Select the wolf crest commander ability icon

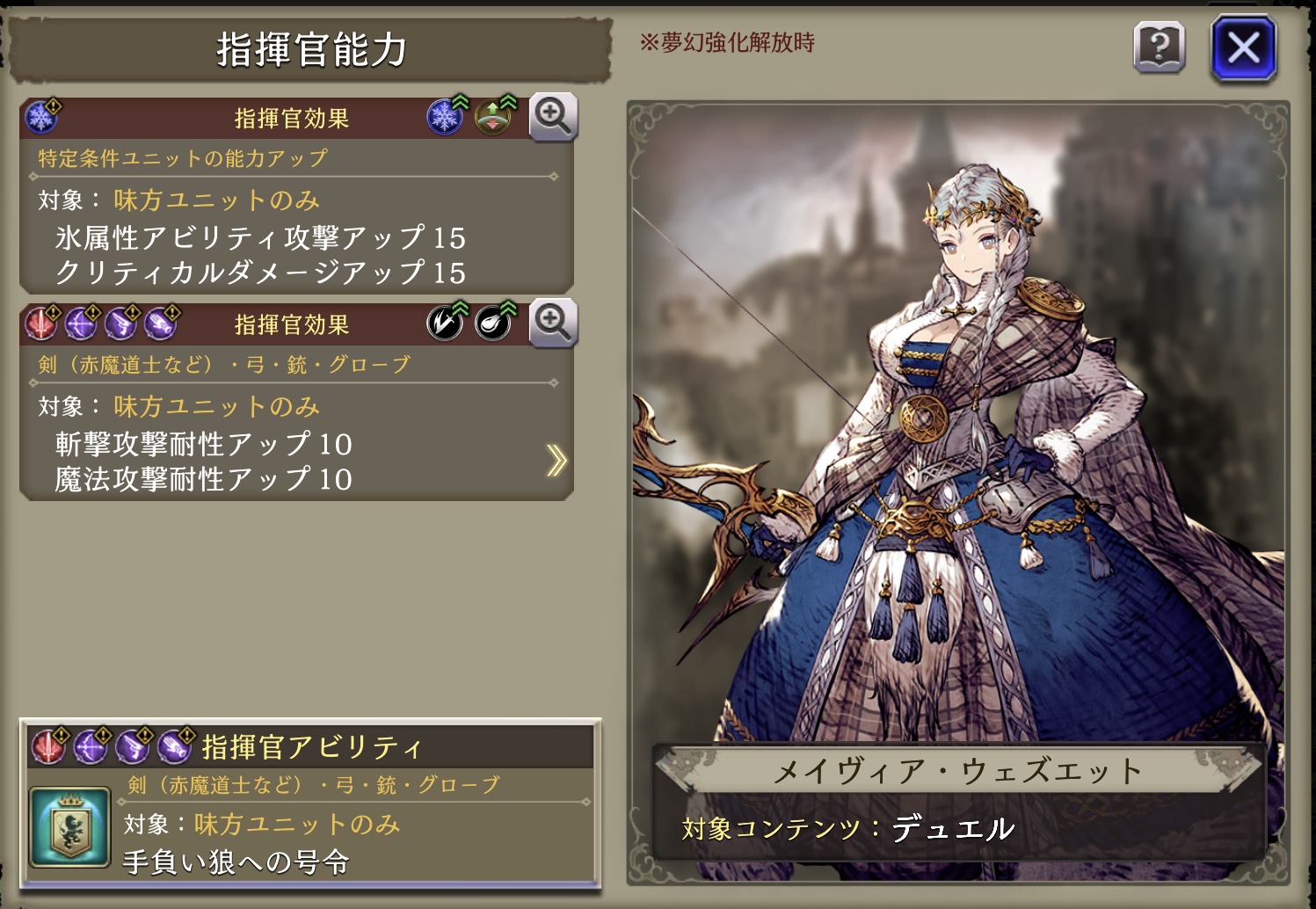70,826
